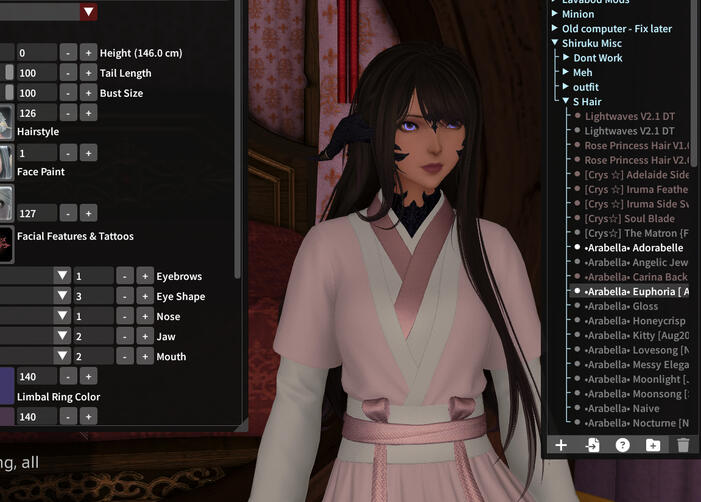The height and width of the screenshot is (502, 701).
Task: Choose the Crys Soul Blade entry
Action: (630, 218)
